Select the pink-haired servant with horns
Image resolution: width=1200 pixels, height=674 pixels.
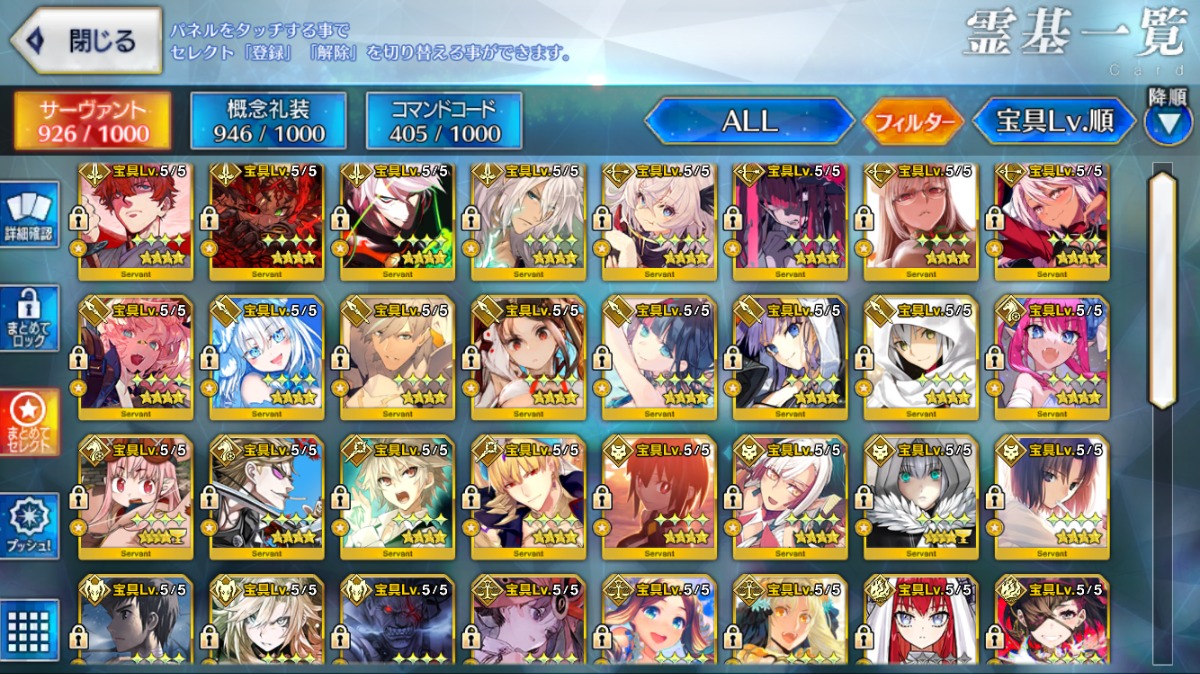(1052, 355)
